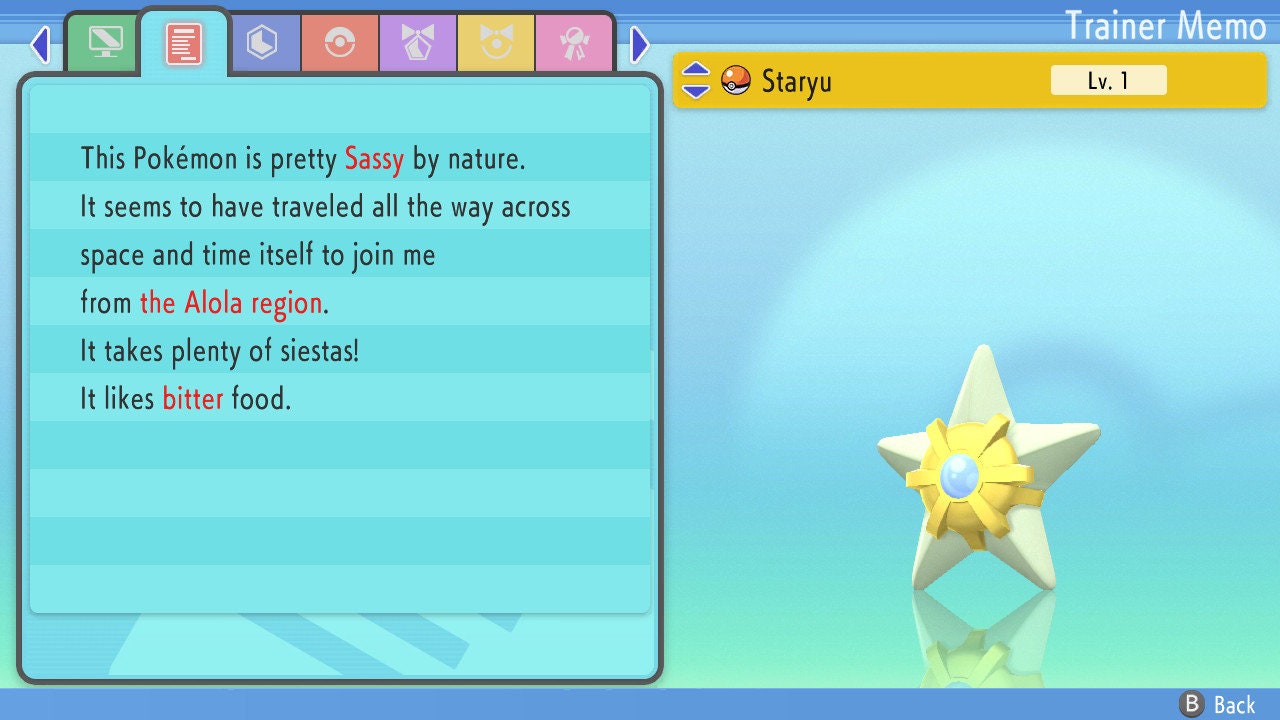The height and width of the screenshot is (720, 1280).
Task: Open the yellow bow-and-ball tab
Action: point(496,43)
